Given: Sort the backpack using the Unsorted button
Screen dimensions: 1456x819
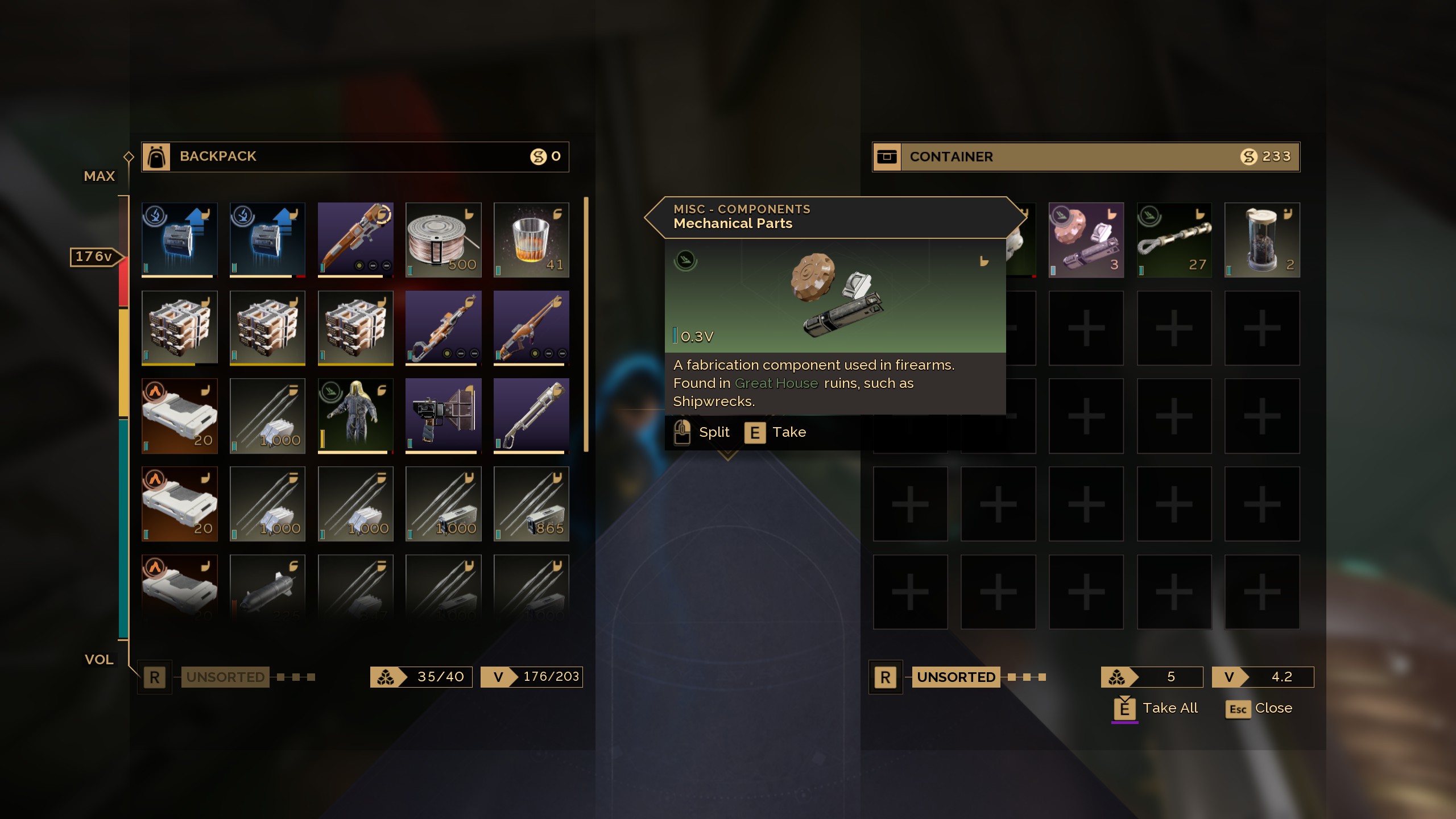Looking at the screenshot, I should (x=225, y=677).
